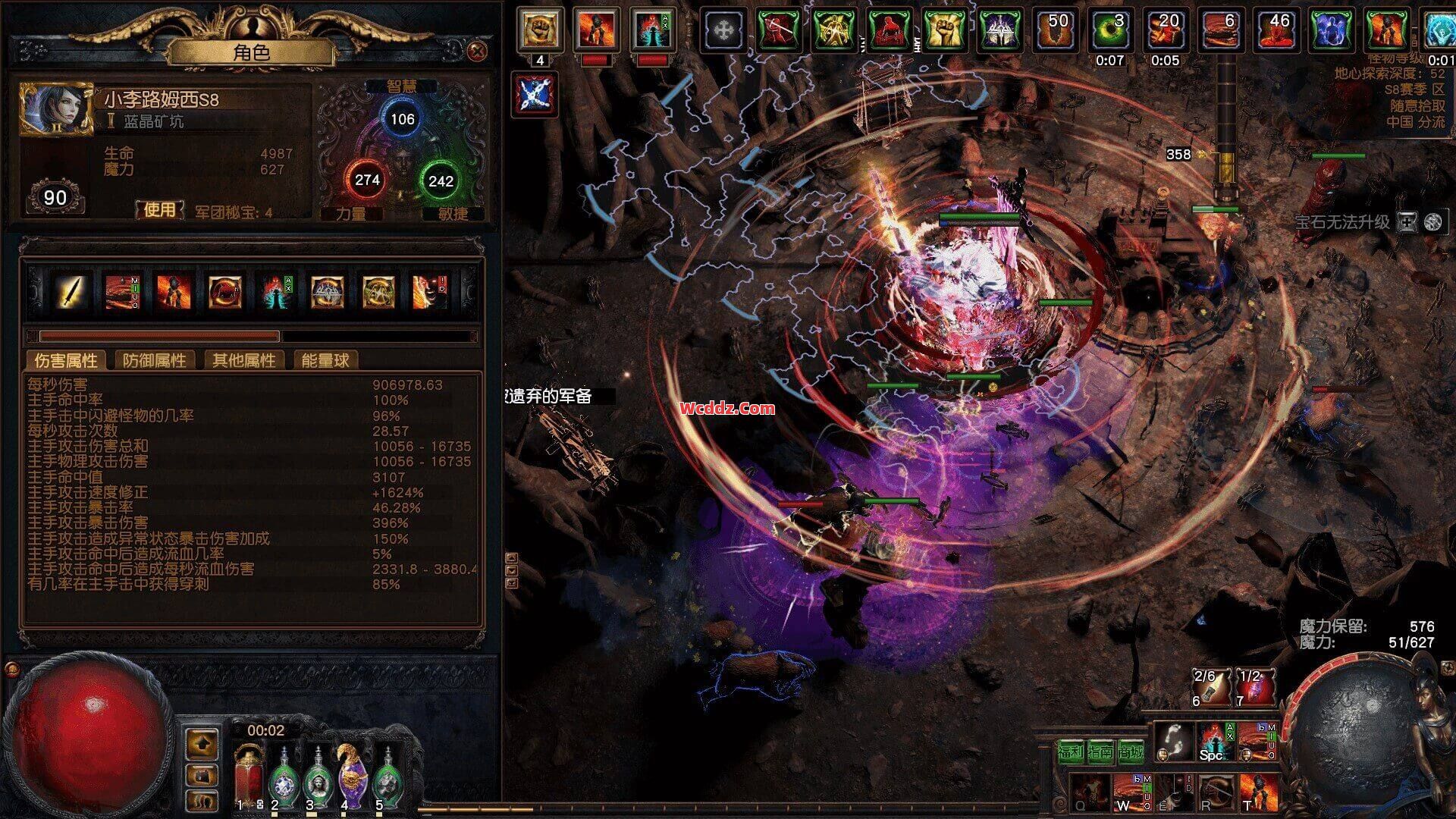Open the 福利 welfare button

pos(1071,752)
